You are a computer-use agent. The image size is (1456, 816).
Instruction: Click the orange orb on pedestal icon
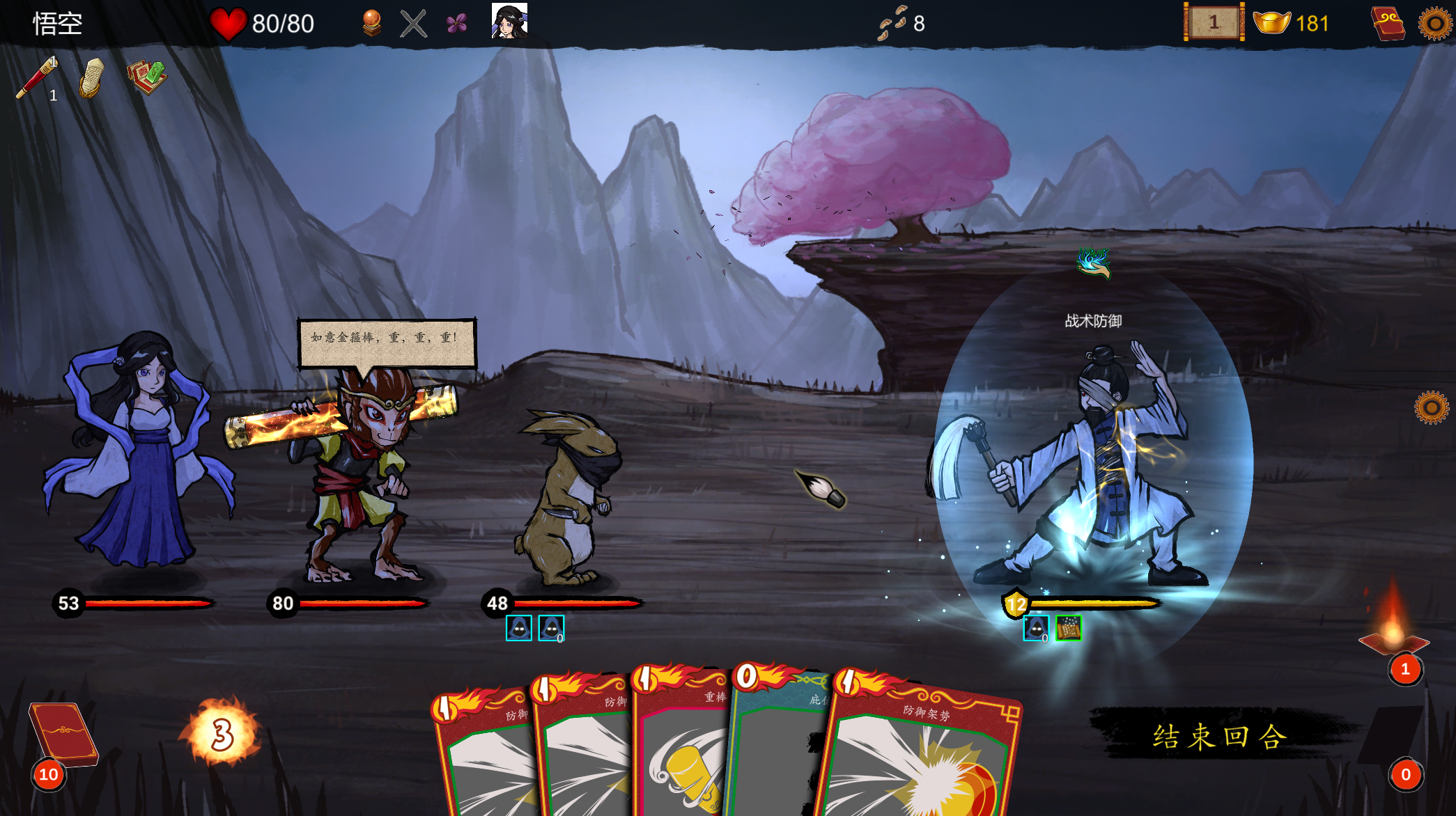coord(372,24)
